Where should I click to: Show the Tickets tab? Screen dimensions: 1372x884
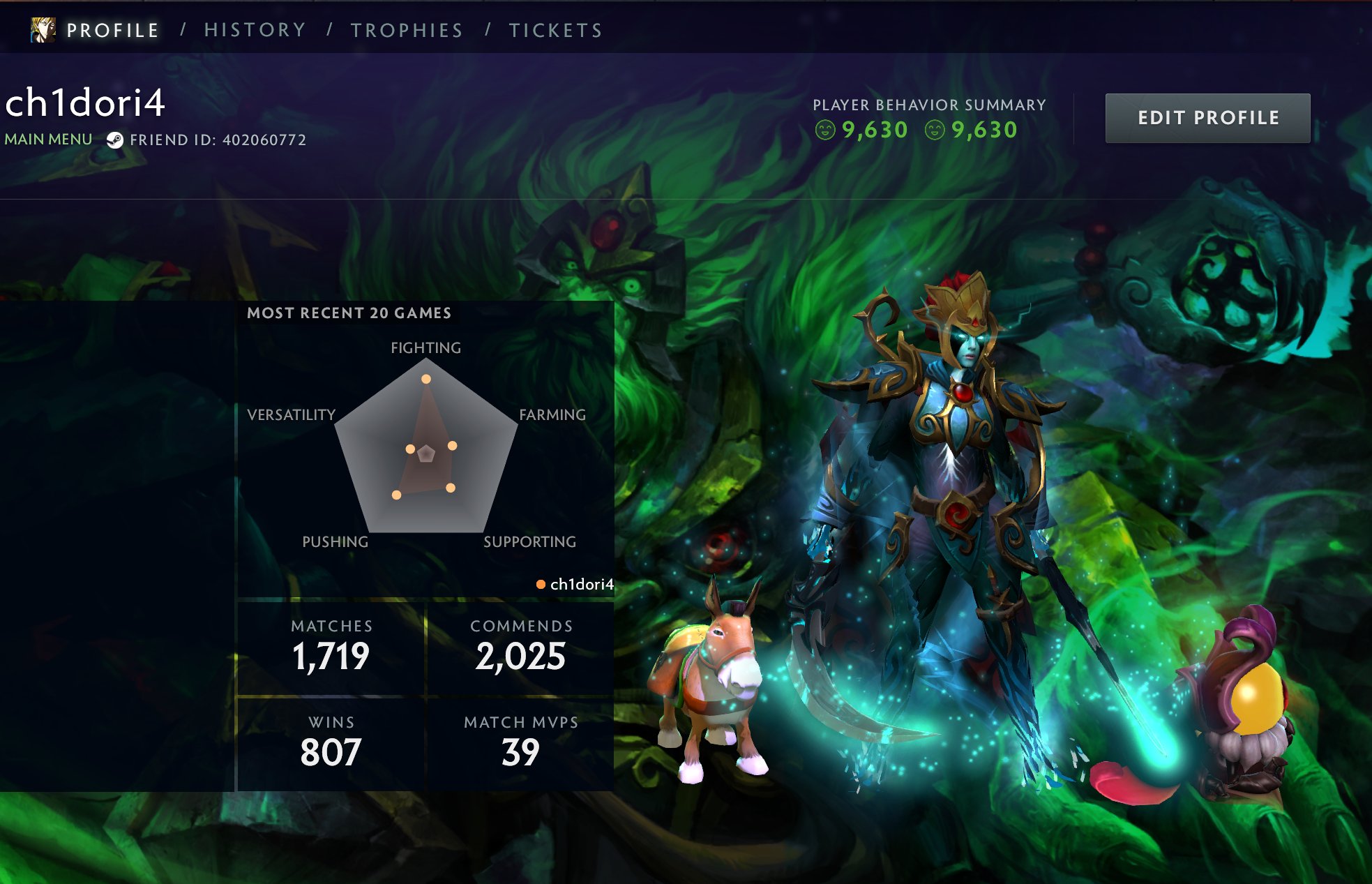click(x=555, y=30)
